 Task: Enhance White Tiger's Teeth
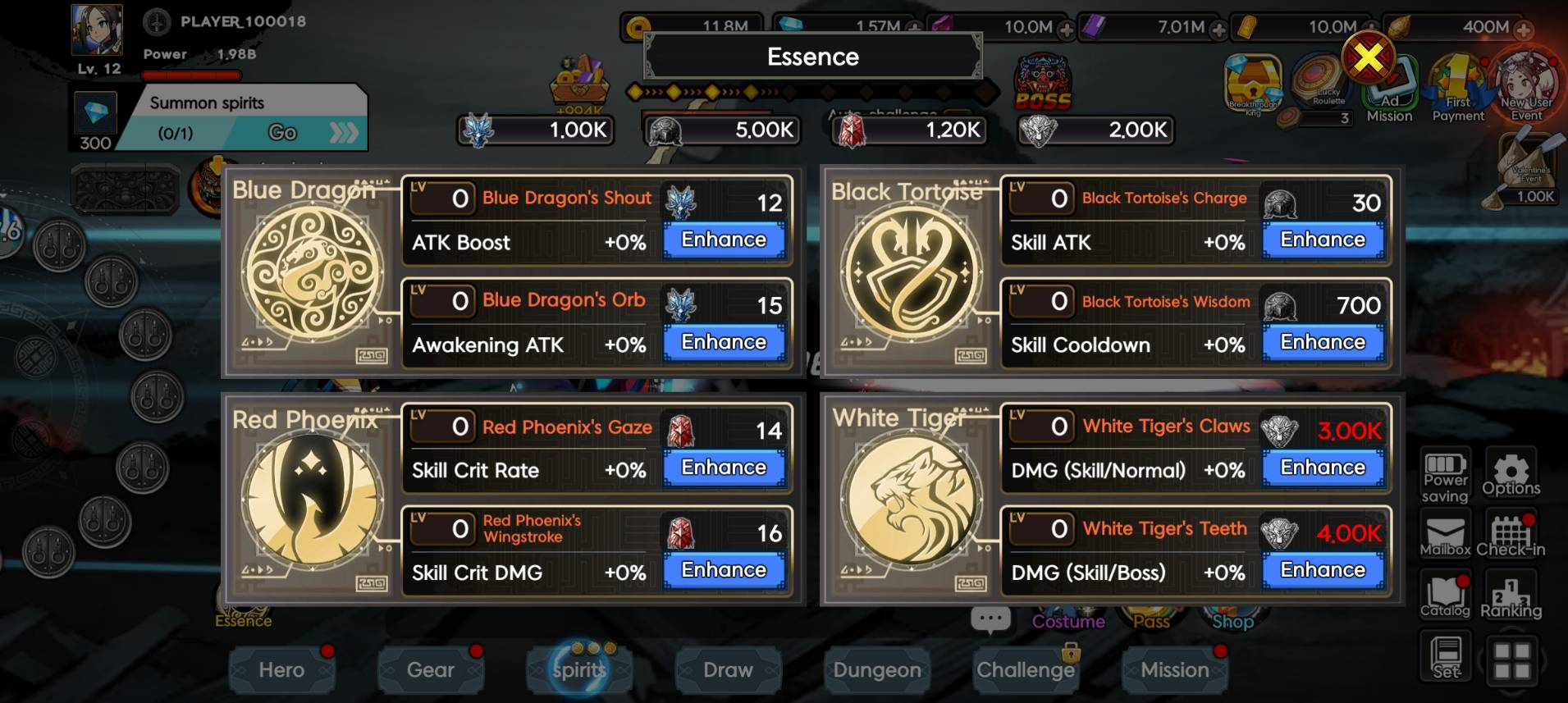click(x=1323, y=570)
